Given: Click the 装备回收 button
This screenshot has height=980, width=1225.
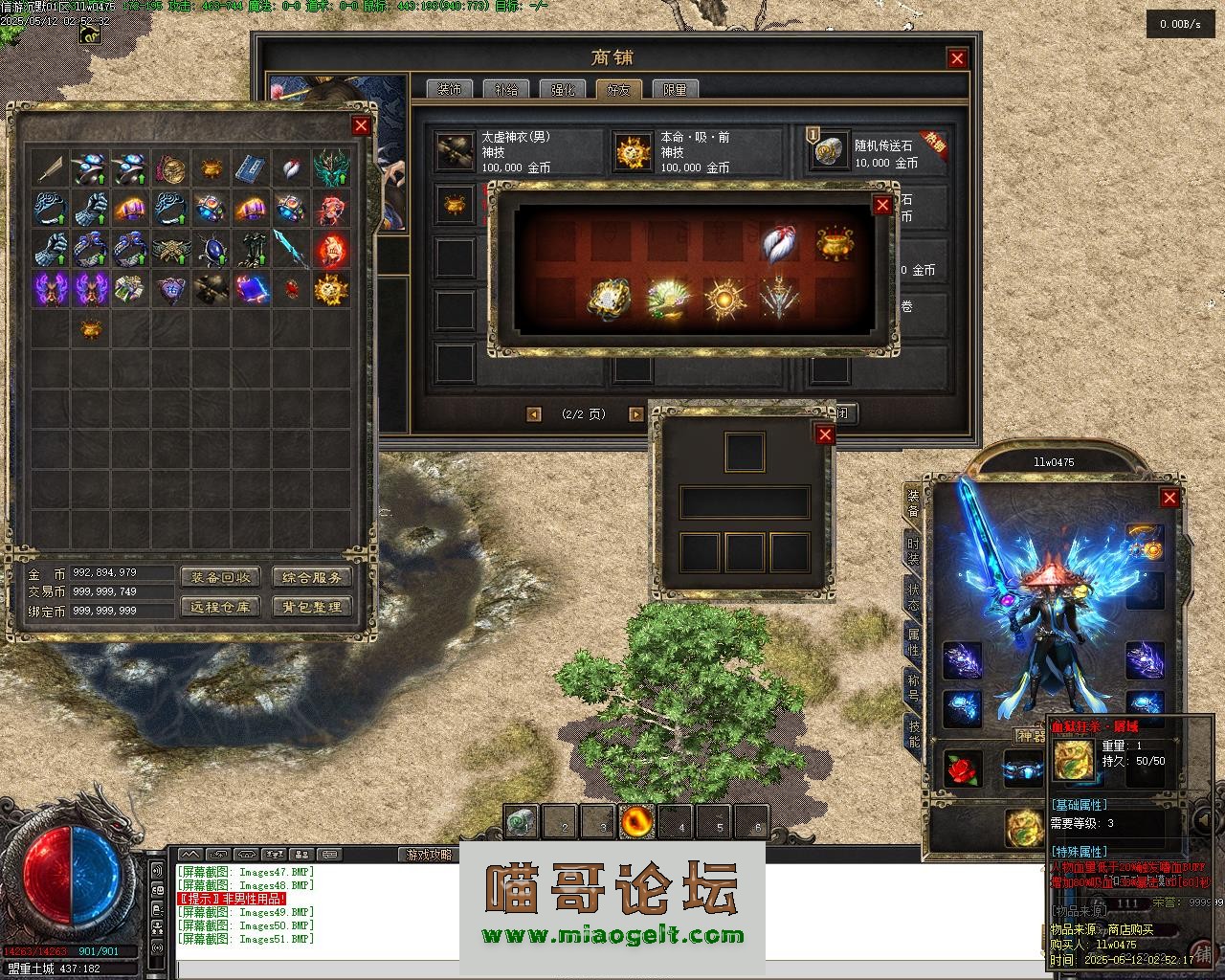Looking at the screenshot, I should click(x=220, y=577).
